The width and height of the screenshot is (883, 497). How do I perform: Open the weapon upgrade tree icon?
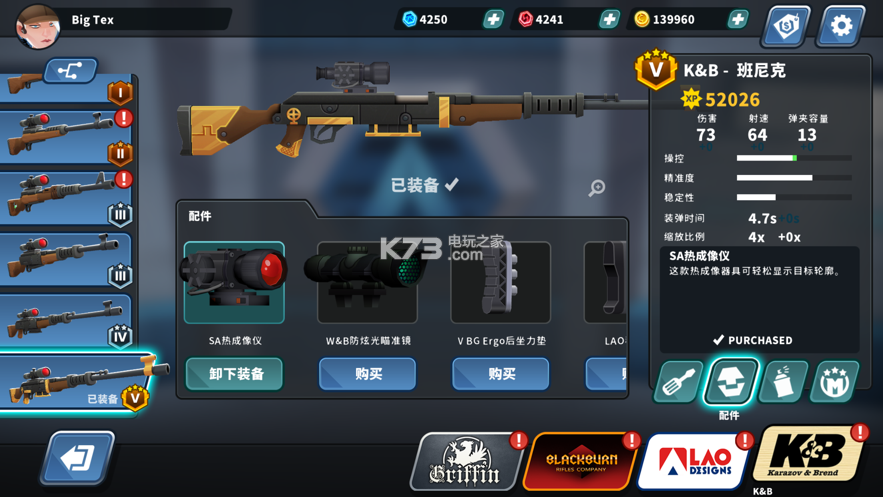(70, 71)
